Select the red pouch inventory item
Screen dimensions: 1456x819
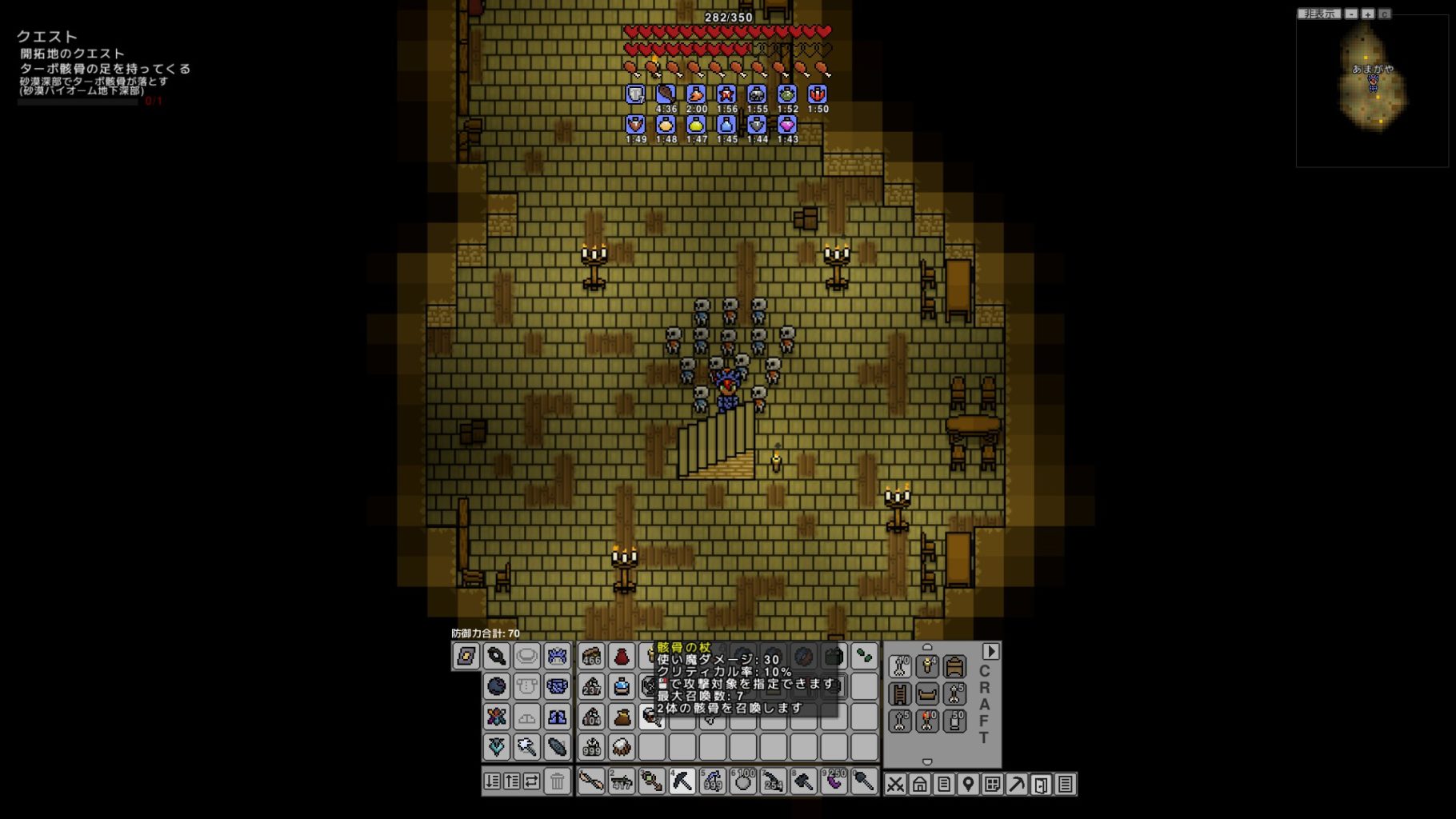tap(622, 657)
